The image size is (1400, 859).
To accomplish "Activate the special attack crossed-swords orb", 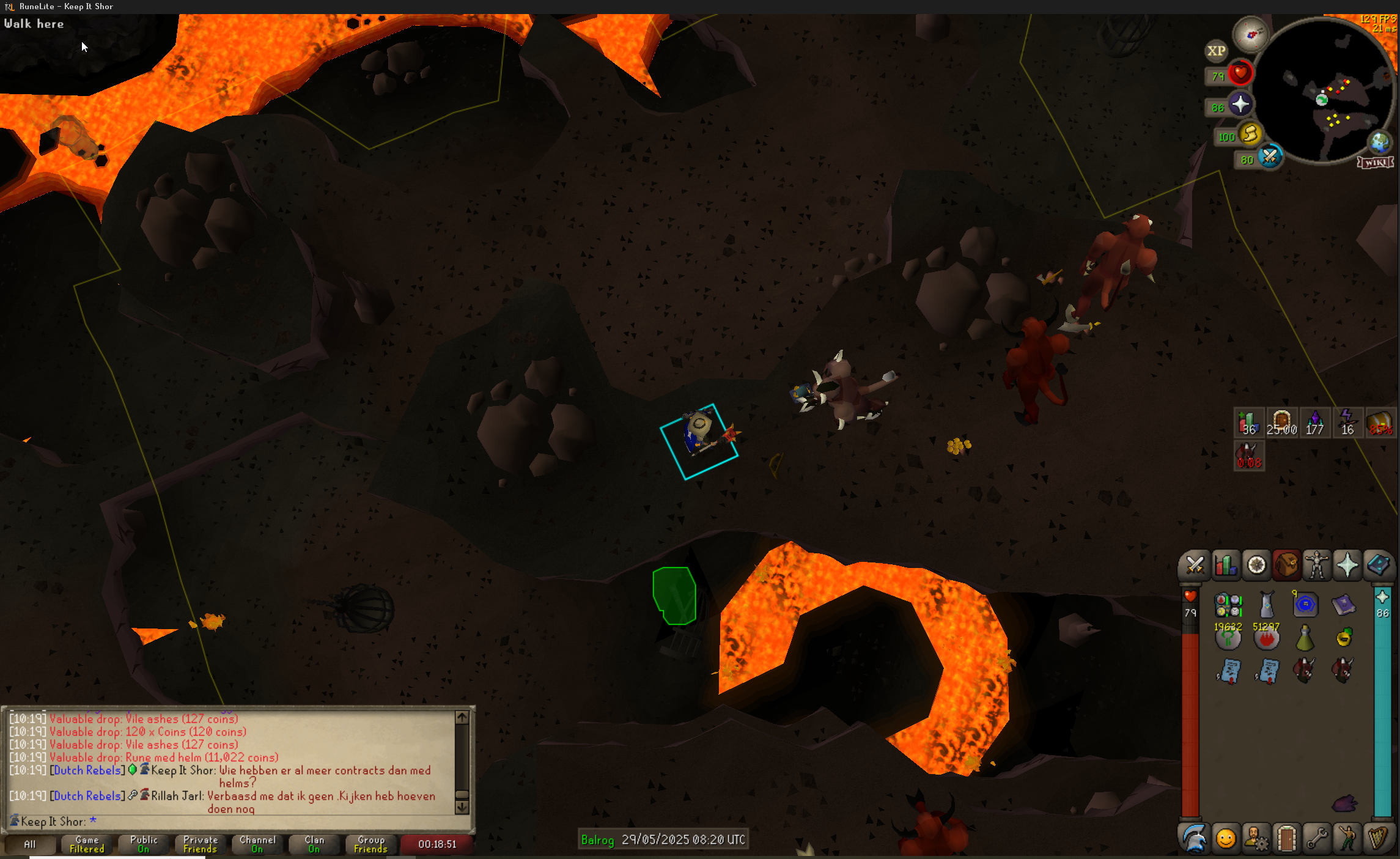I will (1270, 157).
